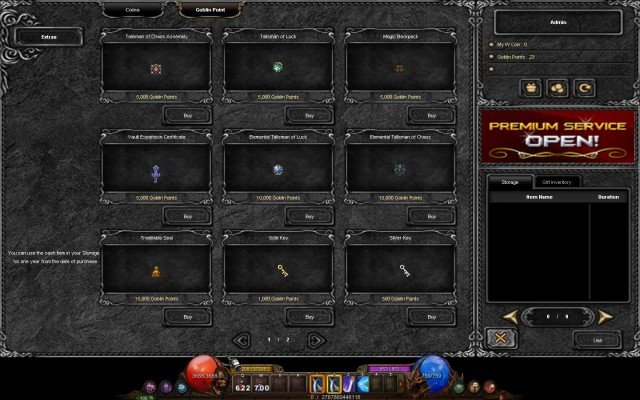Click the Use button under storage

click(596, 340)
